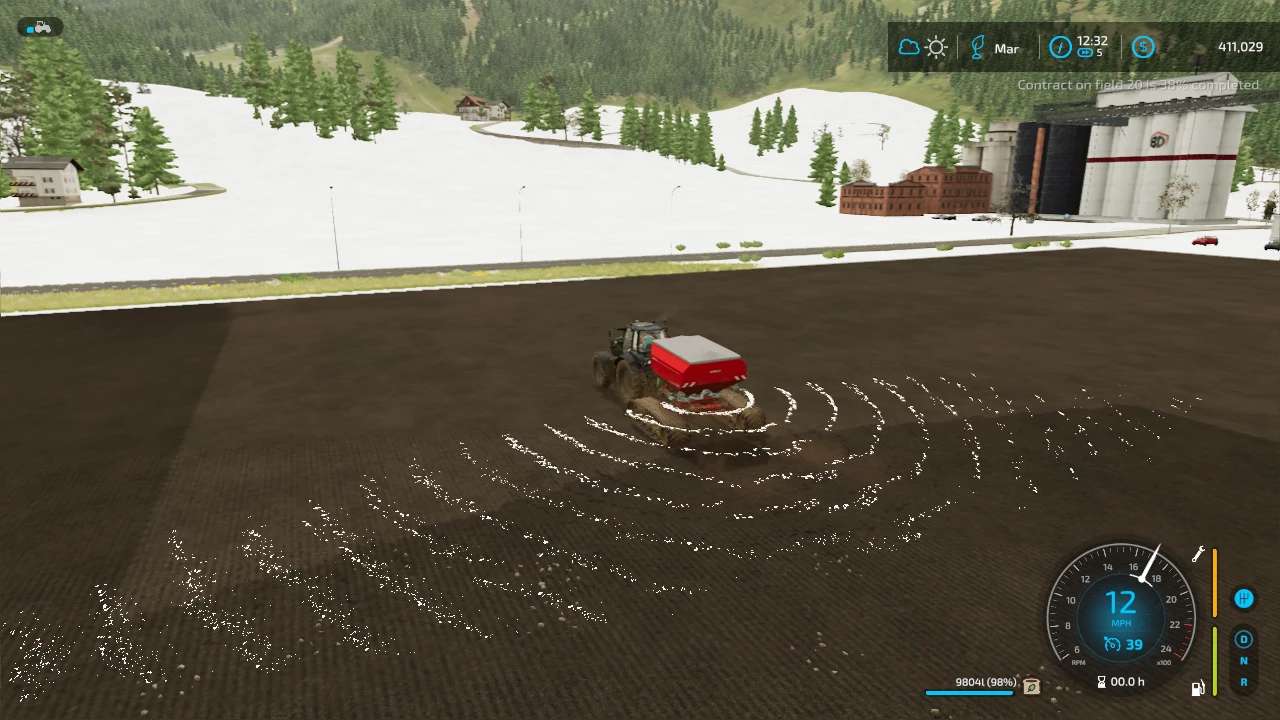The height and width of the screenshot is (720, 1280).
Task: Click the tractor and implement icon
Action: tap(40, 28)
